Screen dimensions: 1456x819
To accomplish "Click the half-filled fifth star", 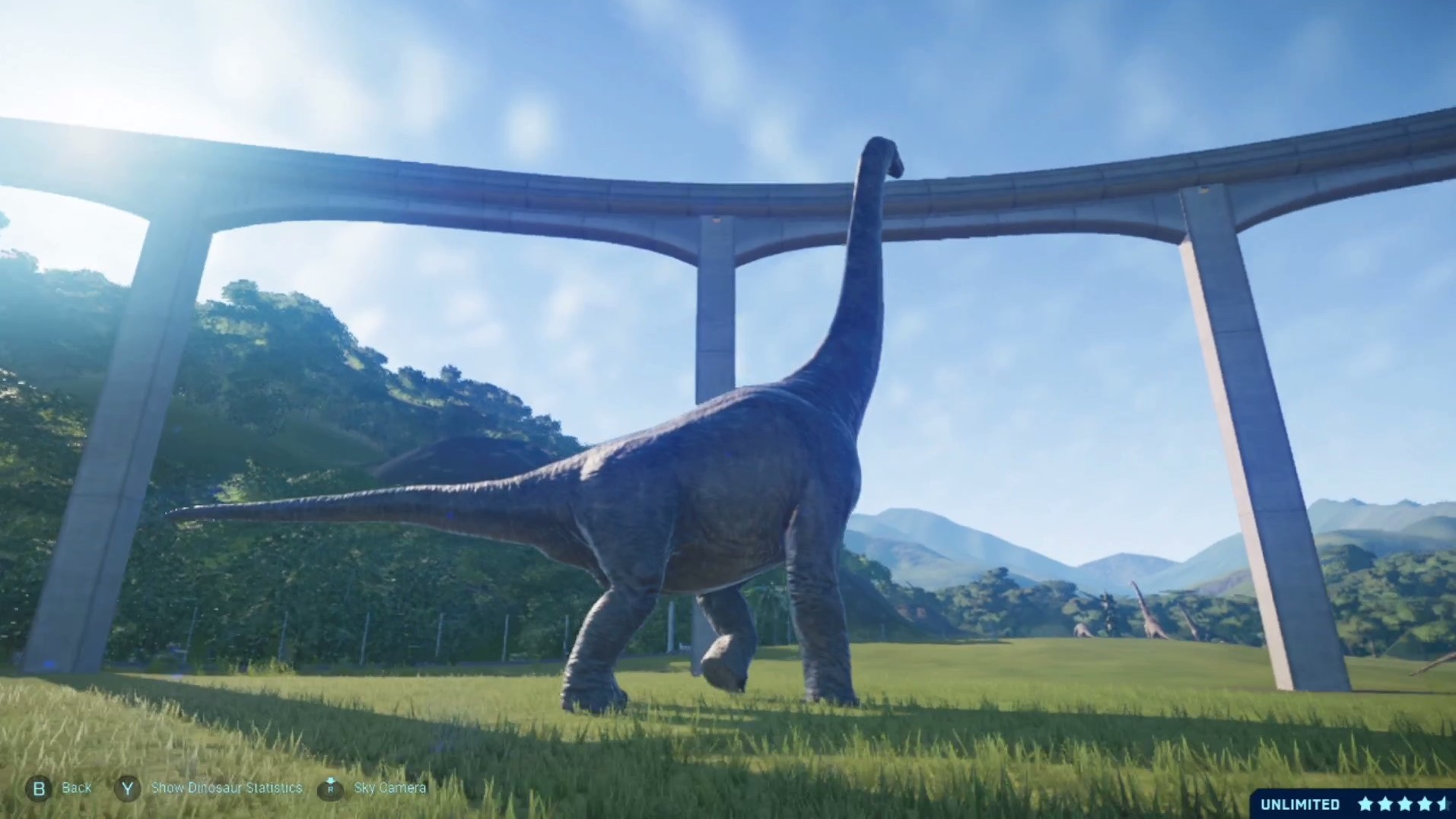I will [x=1445, y=804].
